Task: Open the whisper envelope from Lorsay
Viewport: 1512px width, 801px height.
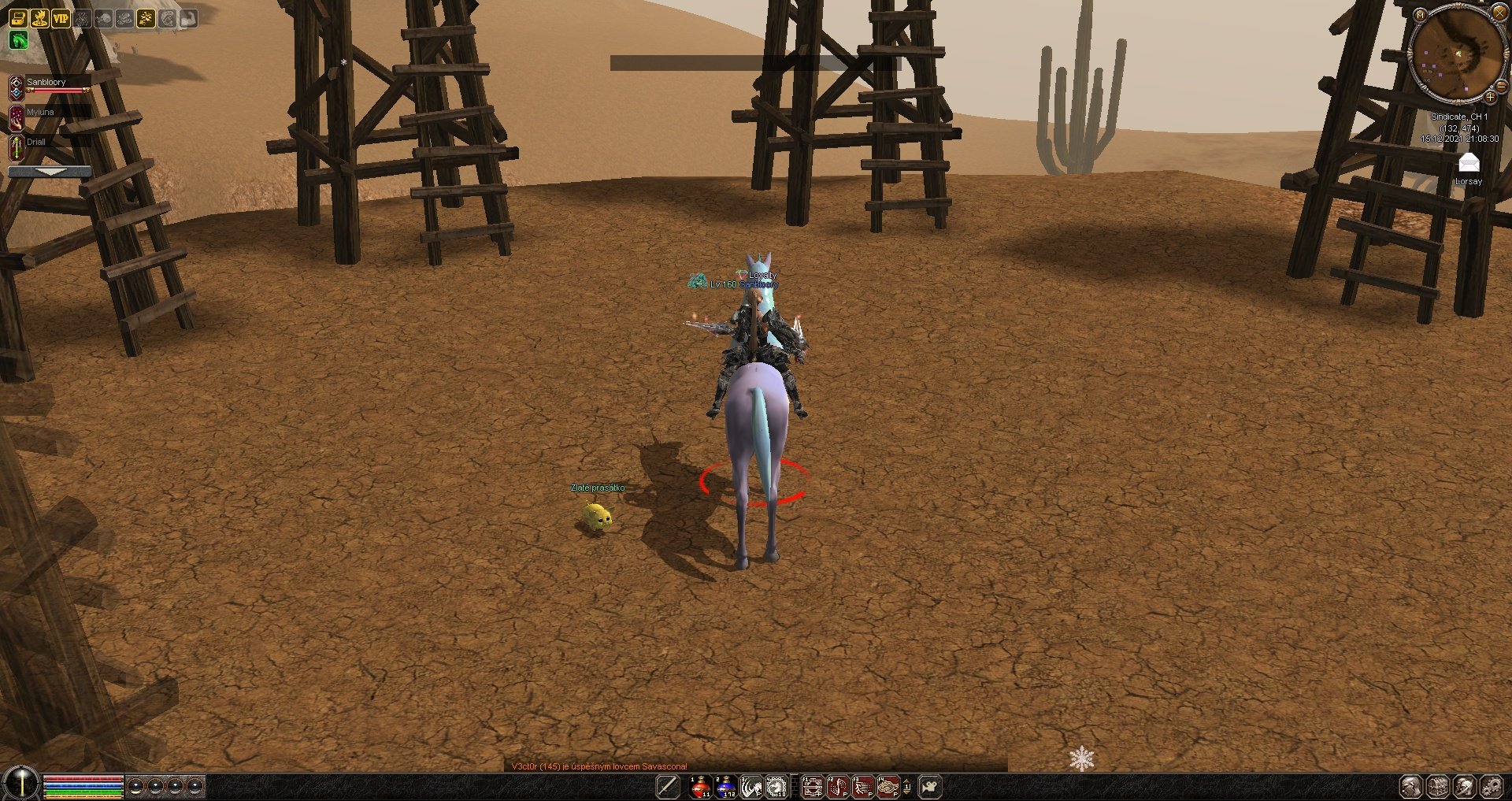Action: 1469,163
